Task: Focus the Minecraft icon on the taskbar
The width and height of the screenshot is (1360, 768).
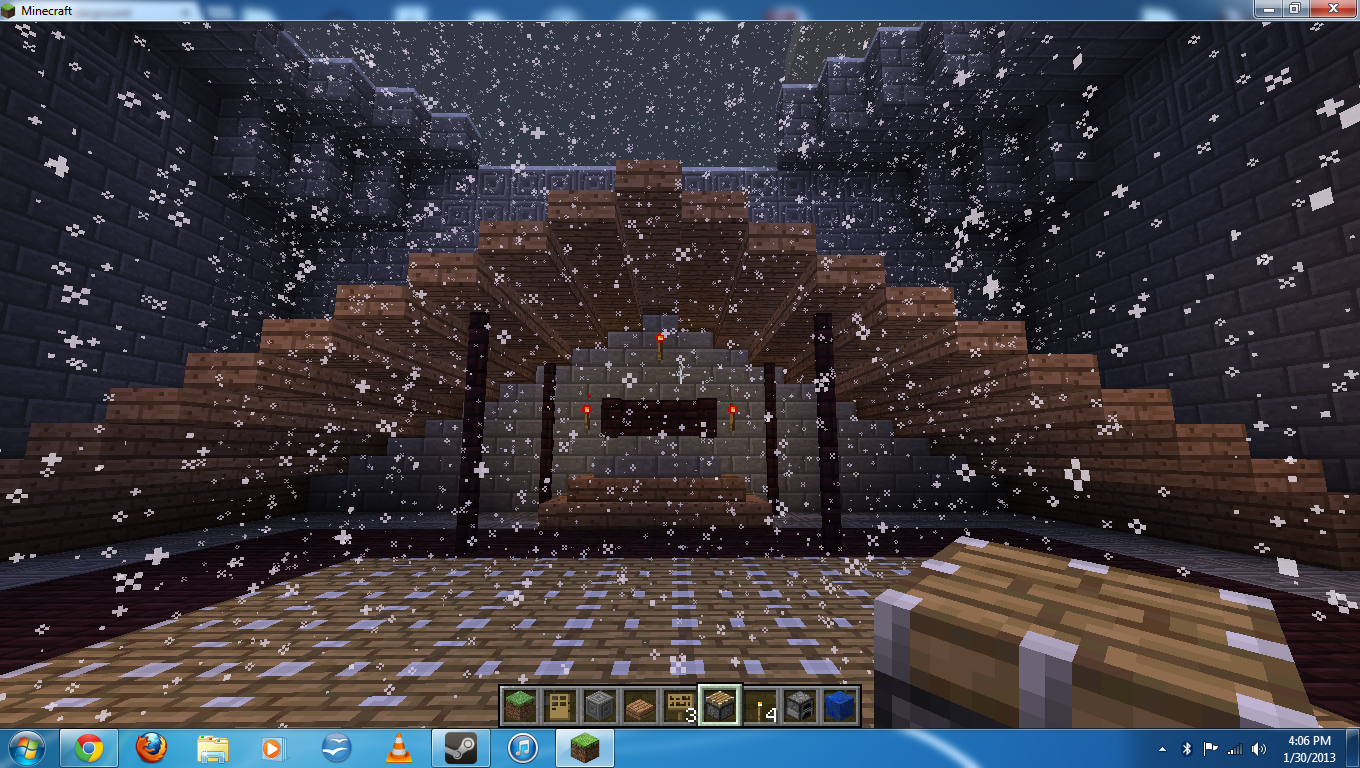Action: (577, 748)
